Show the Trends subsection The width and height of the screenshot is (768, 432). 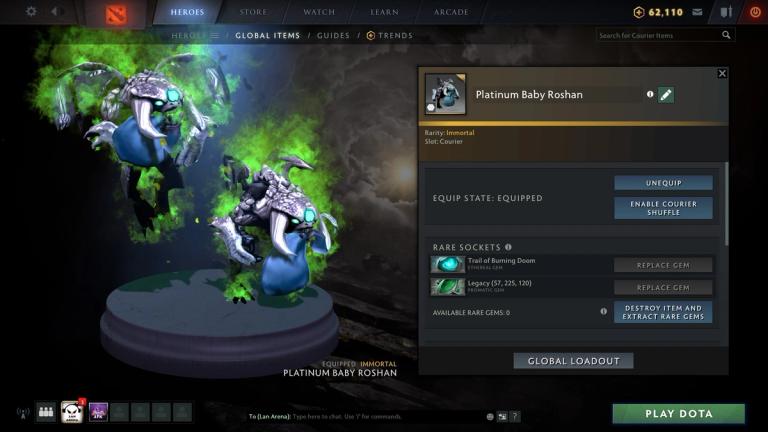coord(391,35)
